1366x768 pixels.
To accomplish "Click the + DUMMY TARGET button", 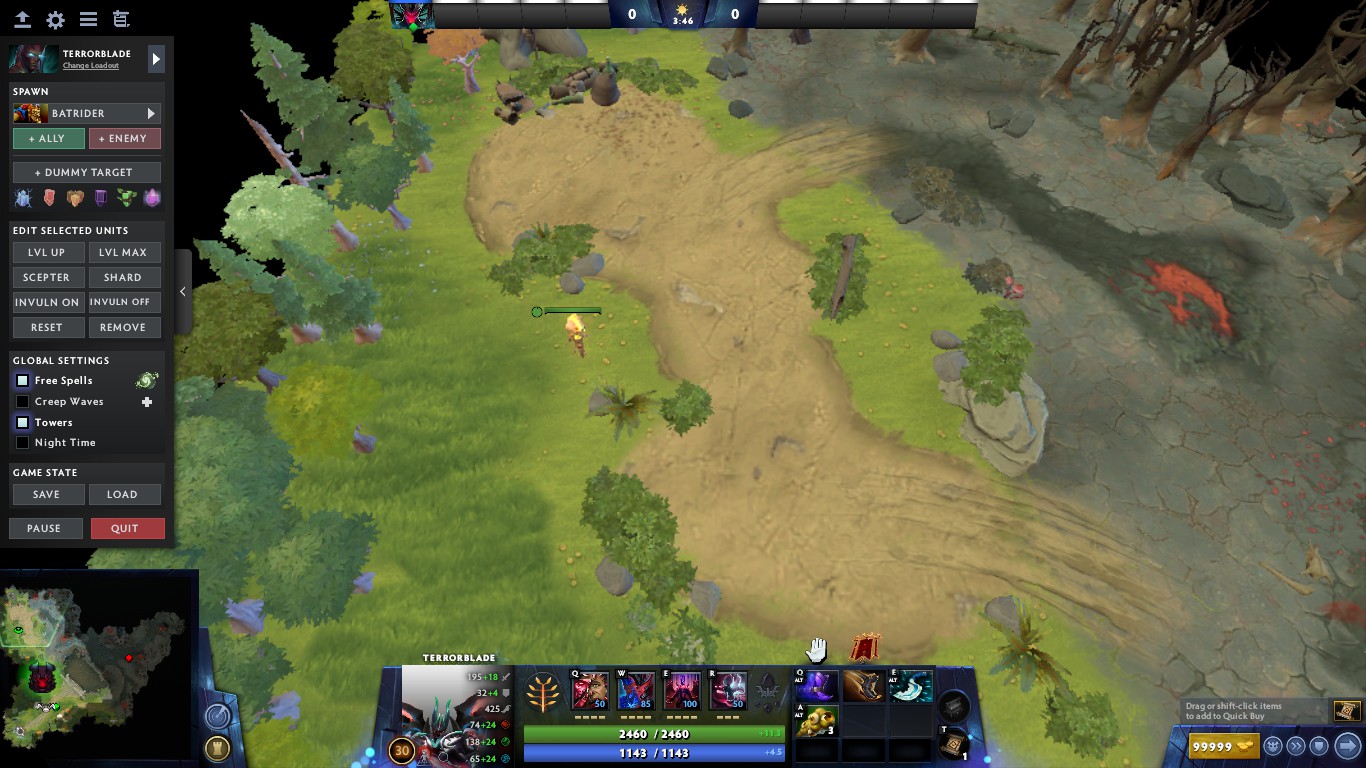I will (x=86, y=171).
